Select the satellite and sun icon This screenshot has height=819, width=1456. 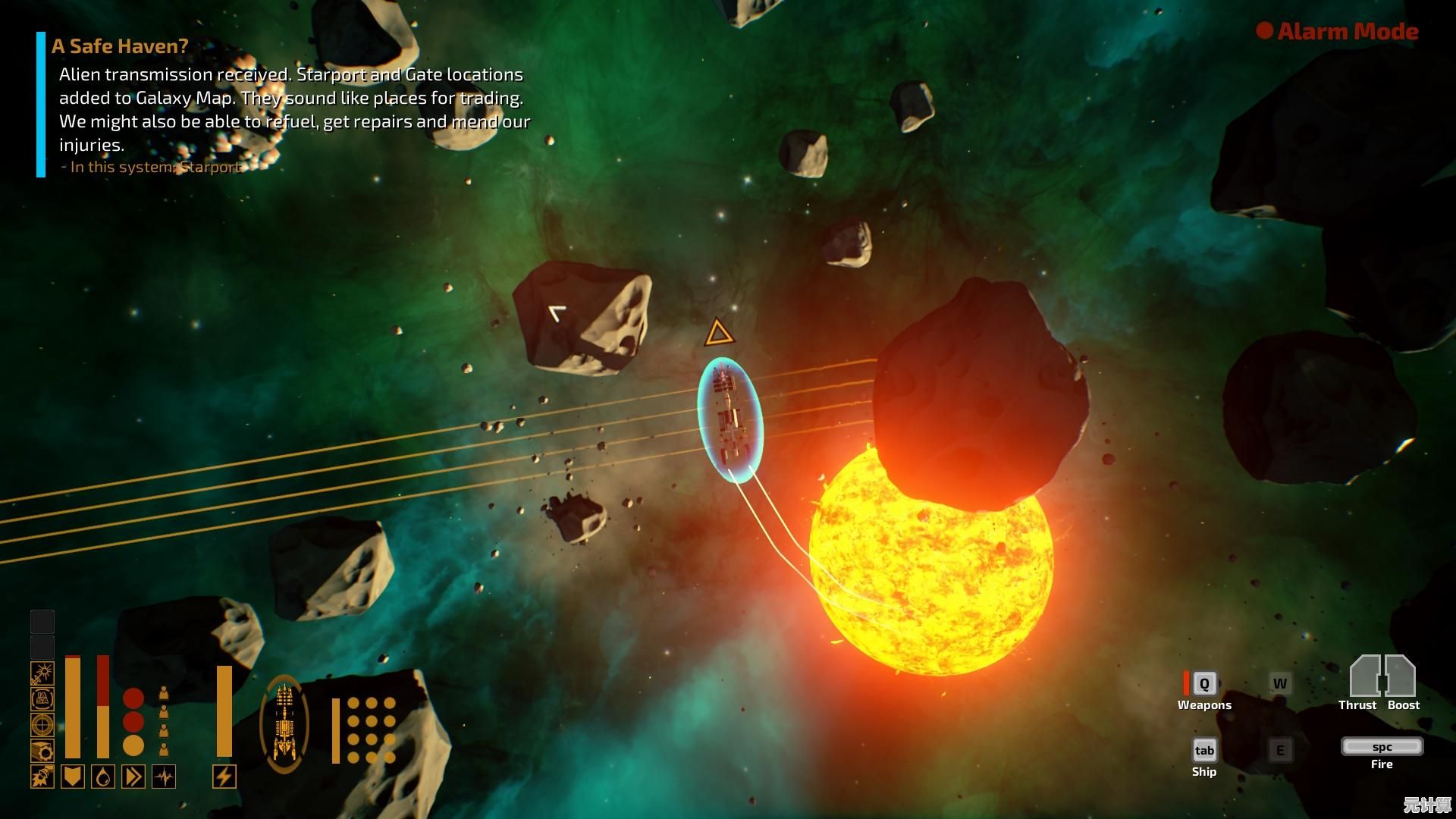point(42,673)
